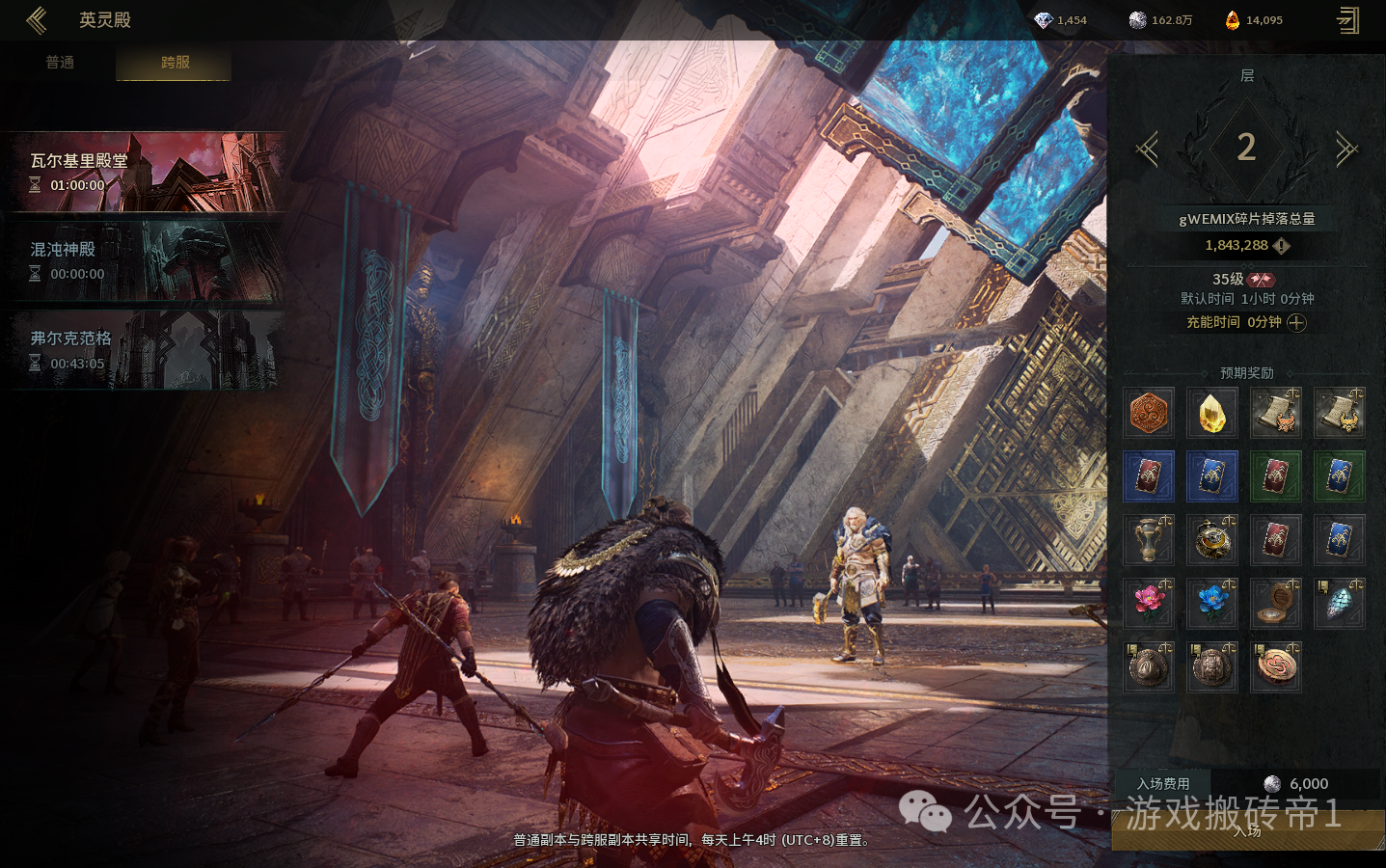The width and height of the screenshot is (1386, 868).
Task: Pick the 弗尔克范格 dungeon entry
Action: click(149, 350)
